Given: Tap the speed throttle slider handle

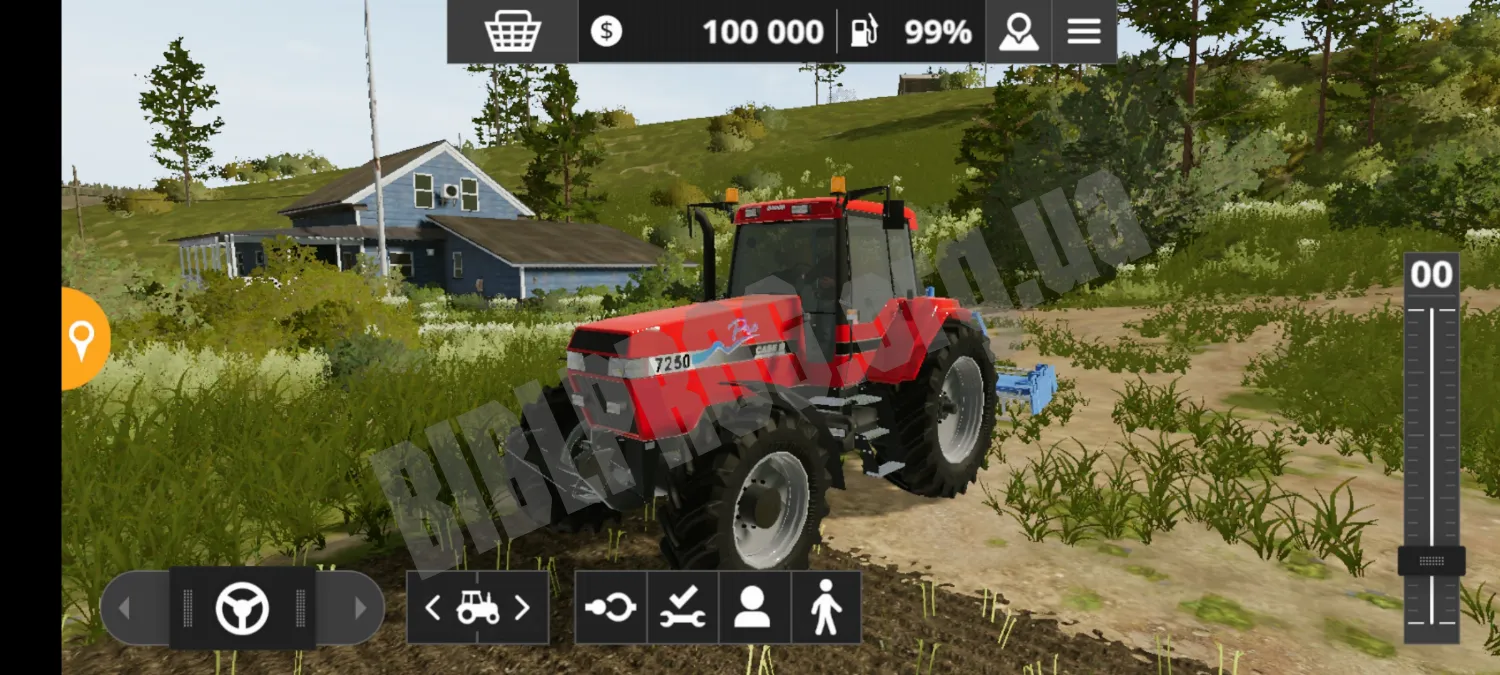Looking at the screenshot, I should point(1431,561).
